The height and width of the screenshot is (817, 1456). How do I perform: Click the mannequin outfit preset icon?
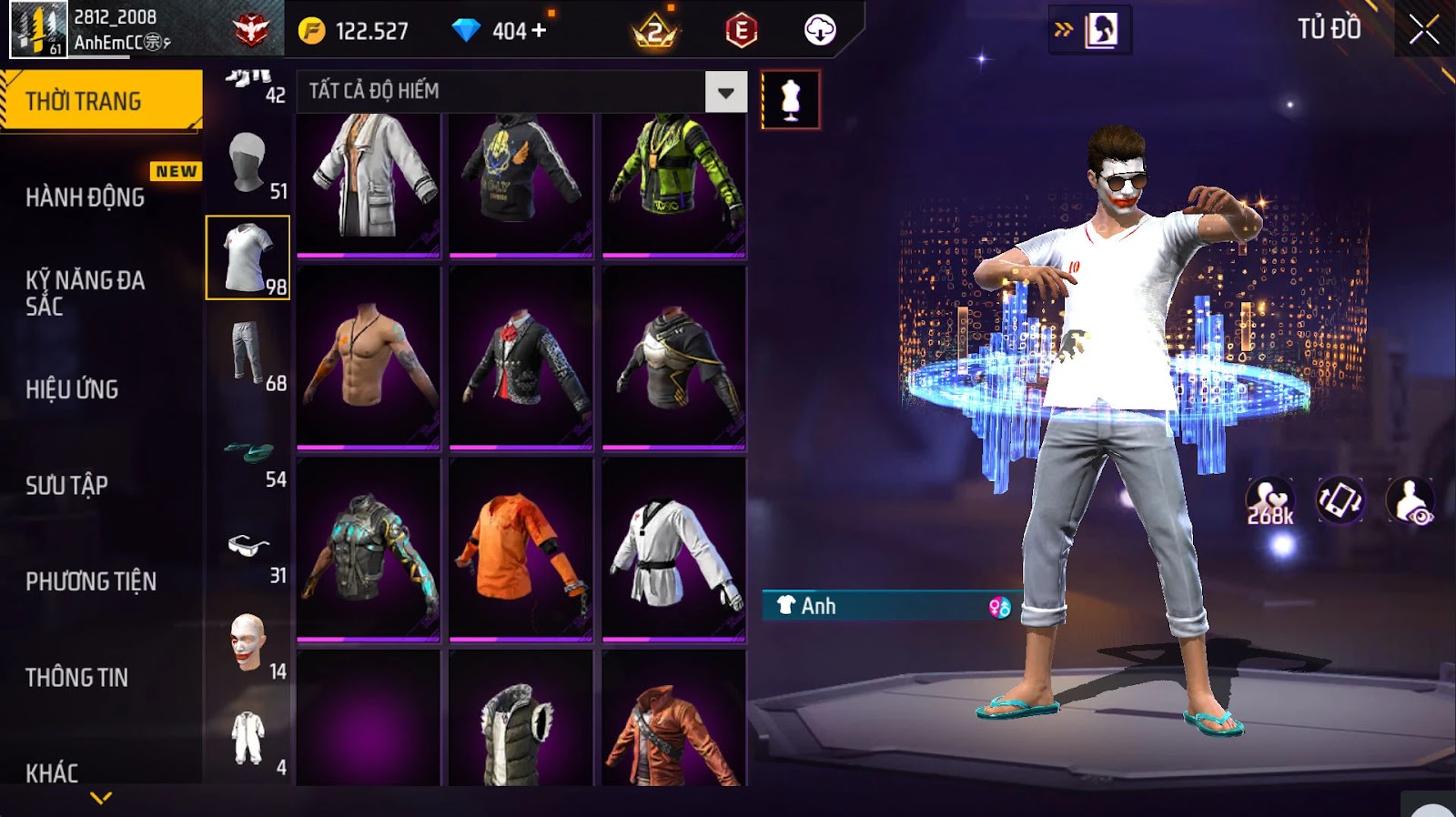790,99
